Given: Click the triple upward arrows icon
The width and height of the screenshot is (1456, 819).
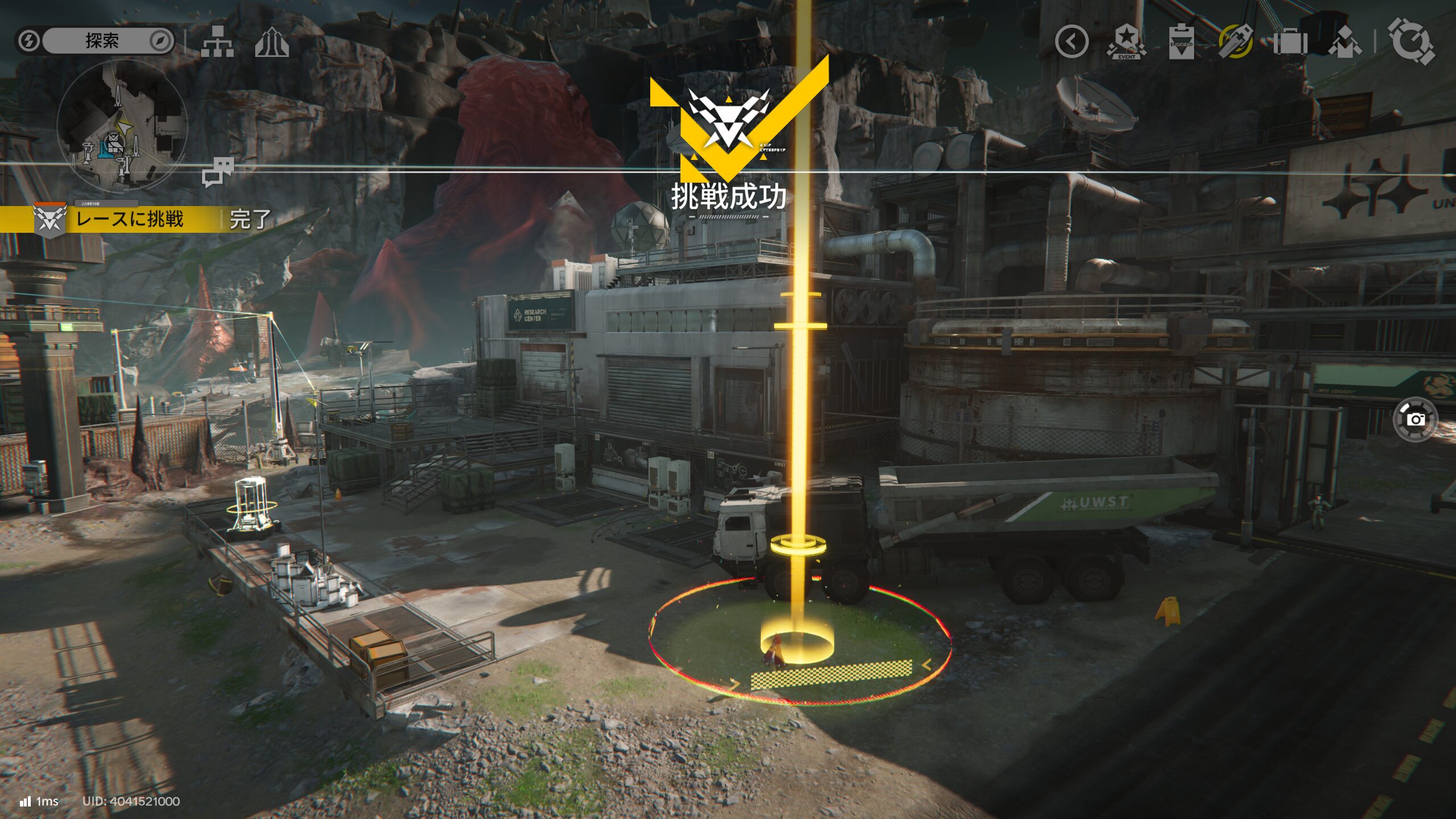Looking at the screenshot, I should tap(272, 43).
